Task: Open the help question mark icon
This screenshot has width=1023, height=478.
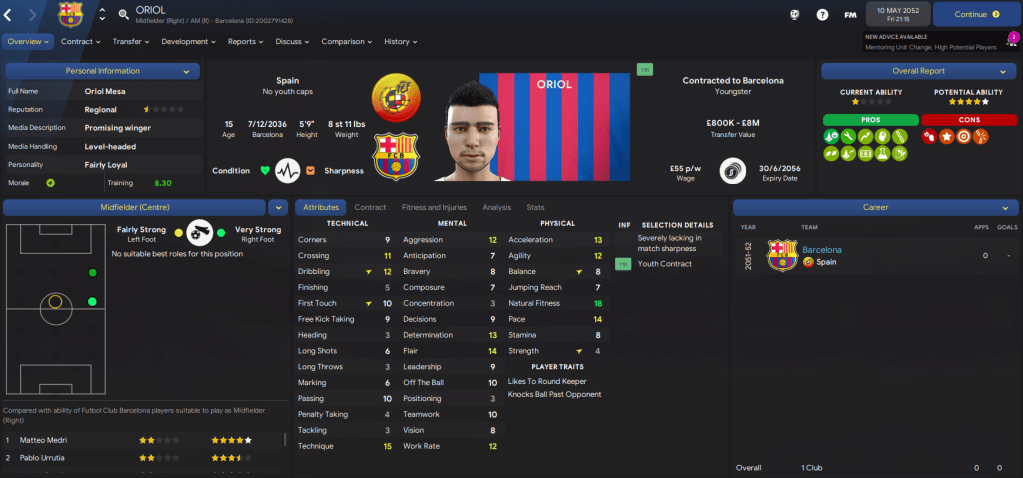Action: [822, 15]
